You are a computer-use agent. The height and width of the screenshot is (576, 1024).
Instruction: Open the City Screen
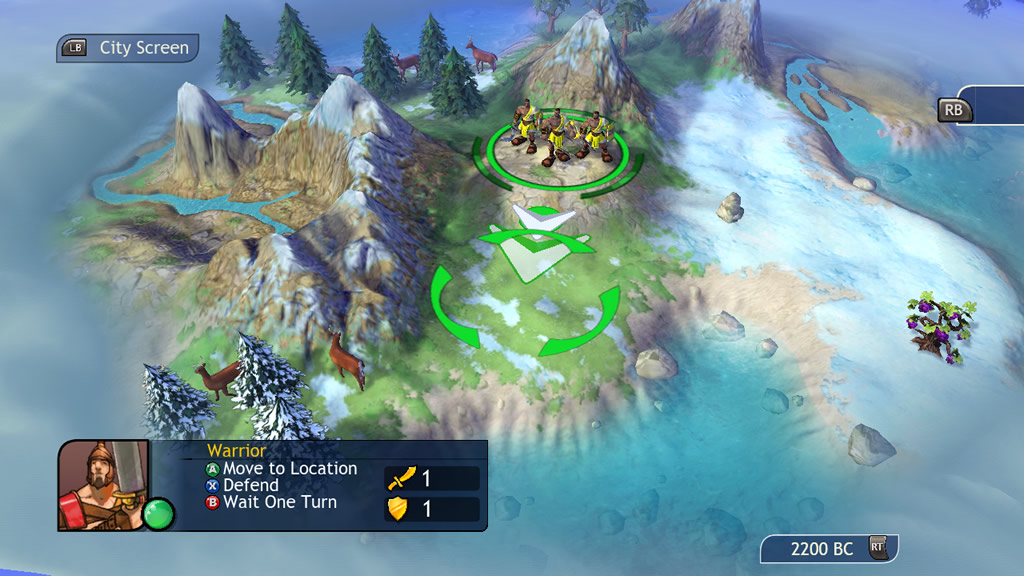(x=128, y=48)
